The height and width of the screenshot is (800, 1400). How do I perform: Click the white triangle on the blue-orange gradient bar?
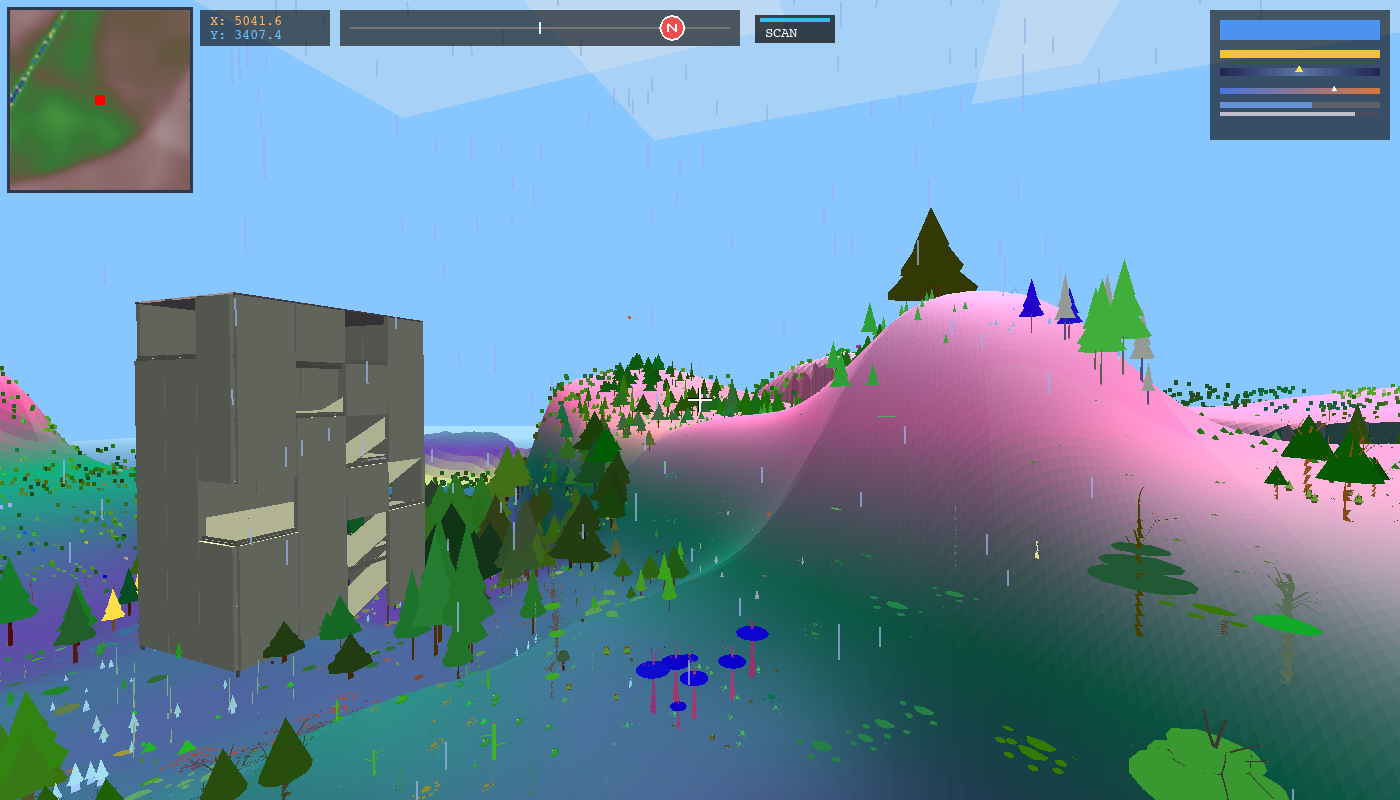click(1334, 88)
